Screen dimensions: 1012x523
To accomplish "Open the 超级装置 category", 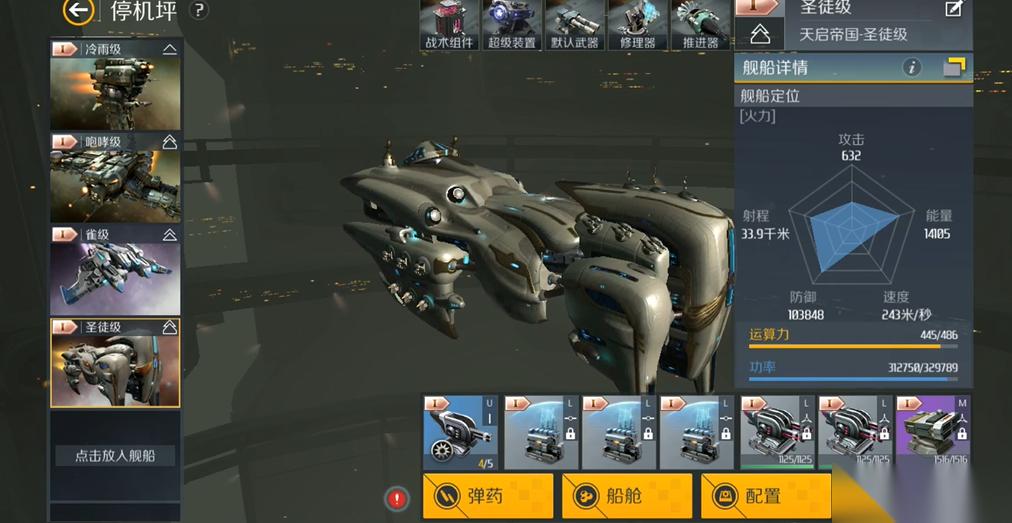I will coord(512,26).
